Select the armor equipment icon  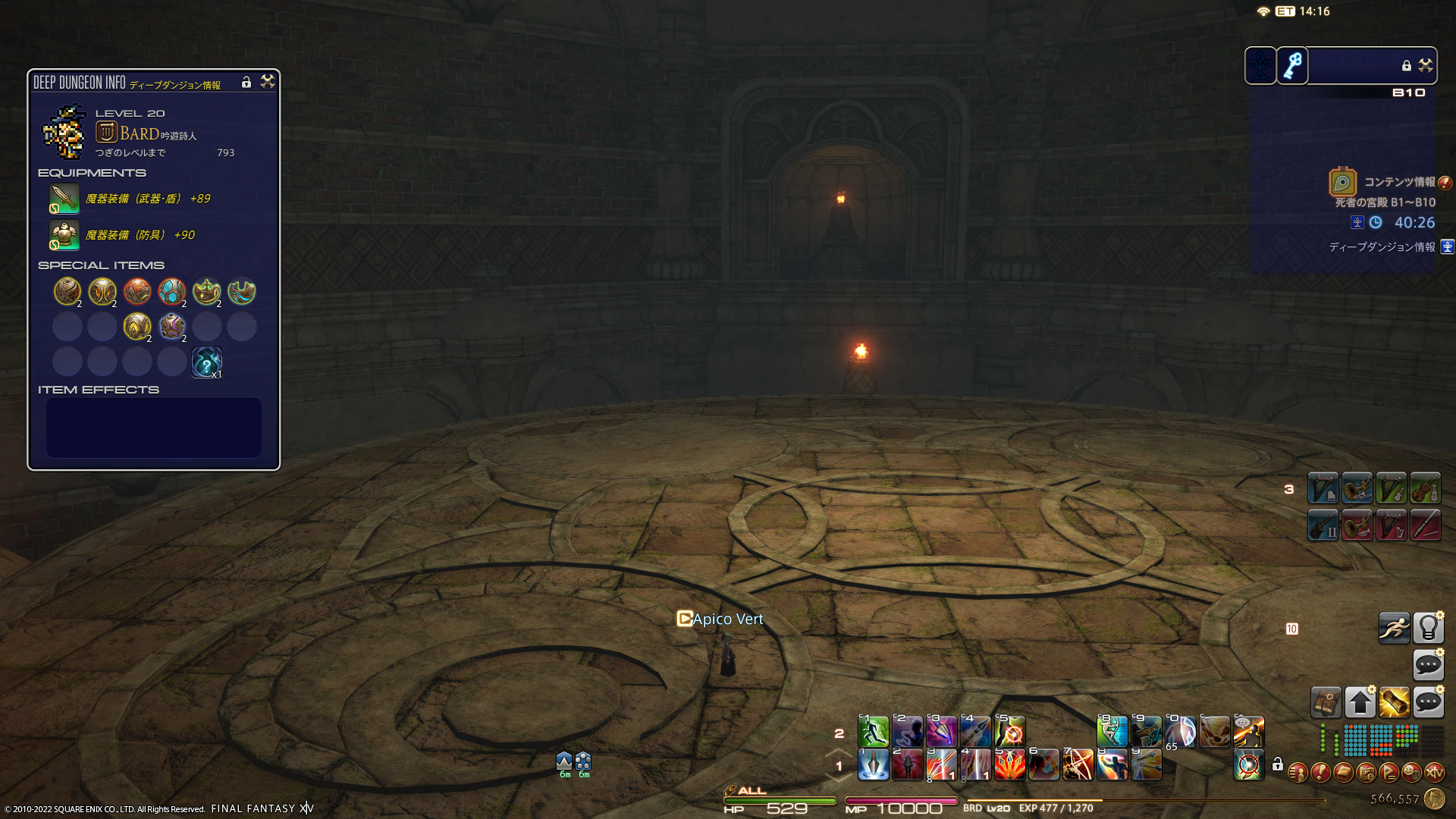[x=64, y=235]
